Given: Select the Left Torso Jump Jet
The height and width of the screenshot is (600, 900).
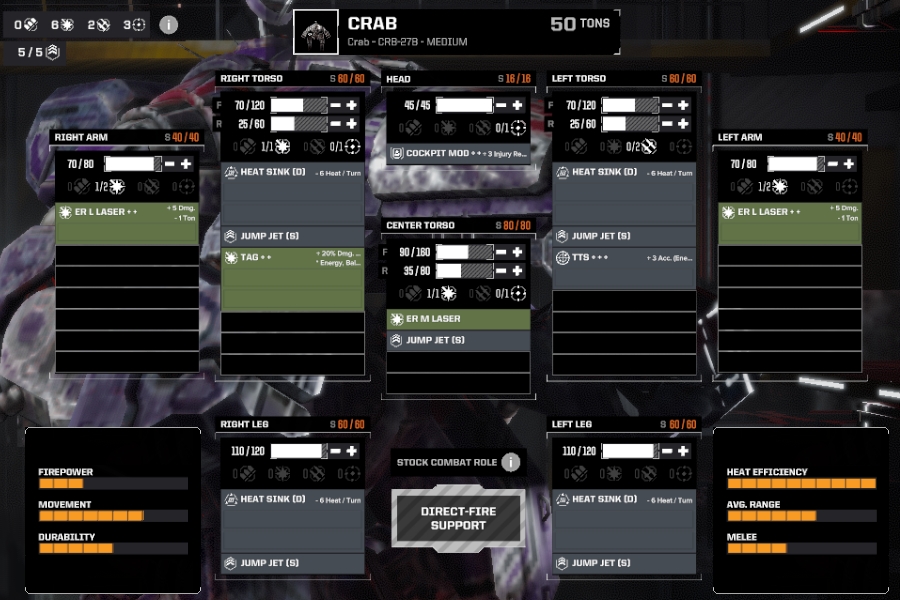Looking at the screenshot, I should pyautogui.click(x=624, y=236).
